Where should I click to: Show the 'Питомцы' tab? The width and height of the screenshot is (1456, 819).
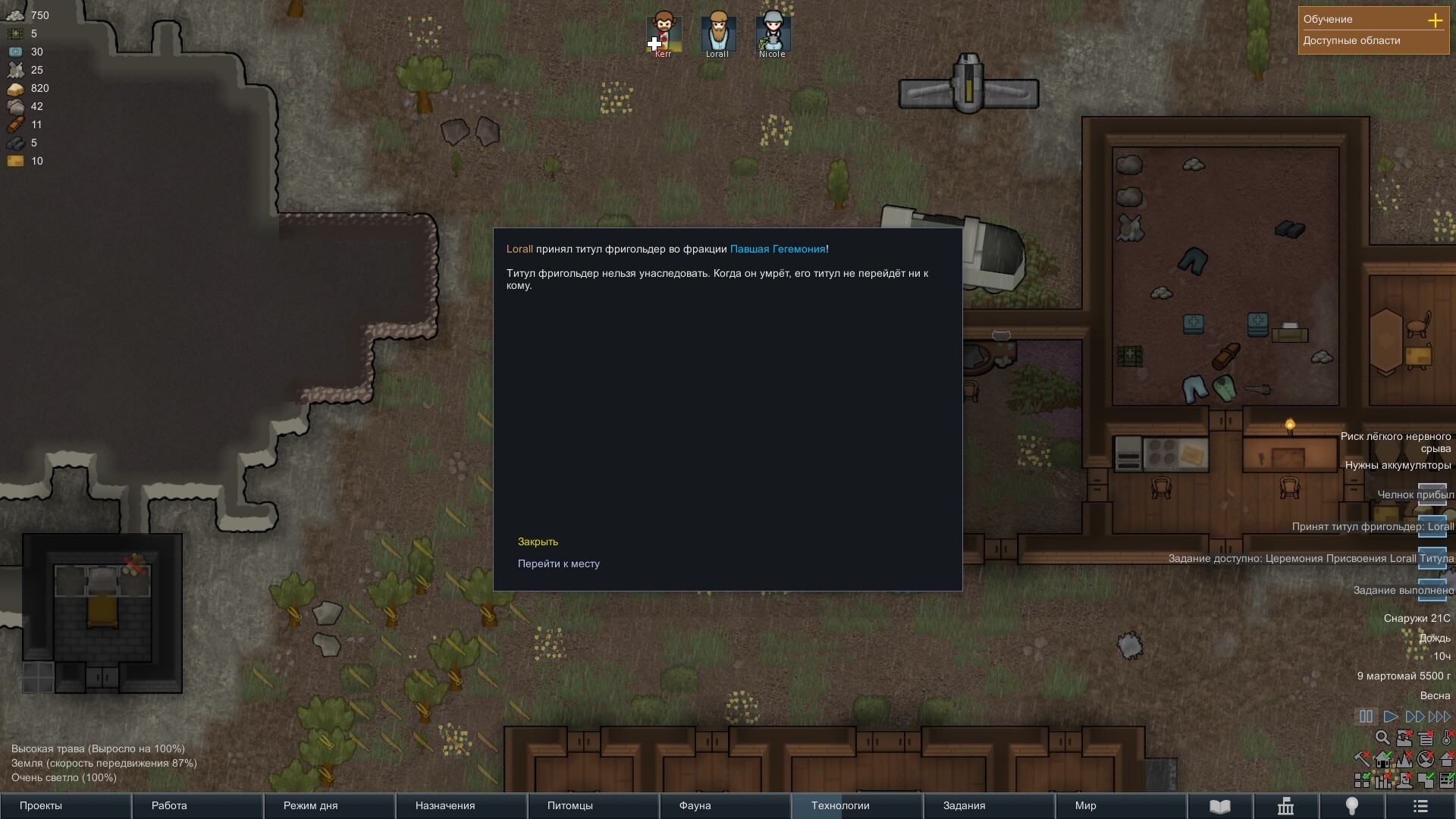[x=593, y=805]
